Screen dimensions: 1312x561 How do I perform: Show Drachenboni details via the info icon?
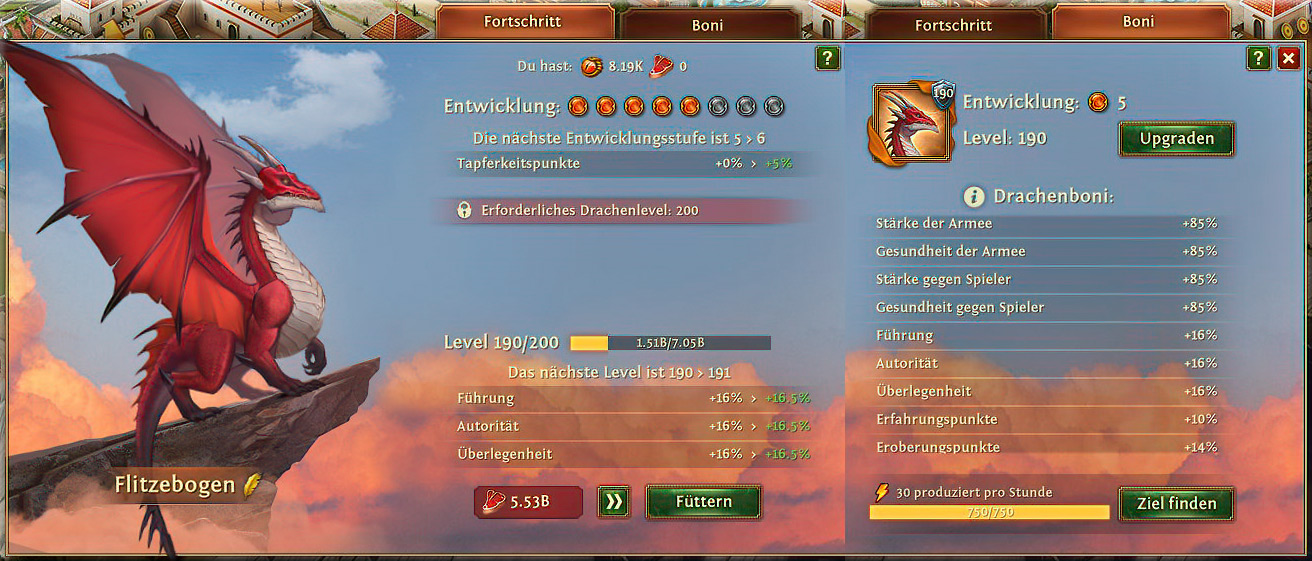(975, 196)
